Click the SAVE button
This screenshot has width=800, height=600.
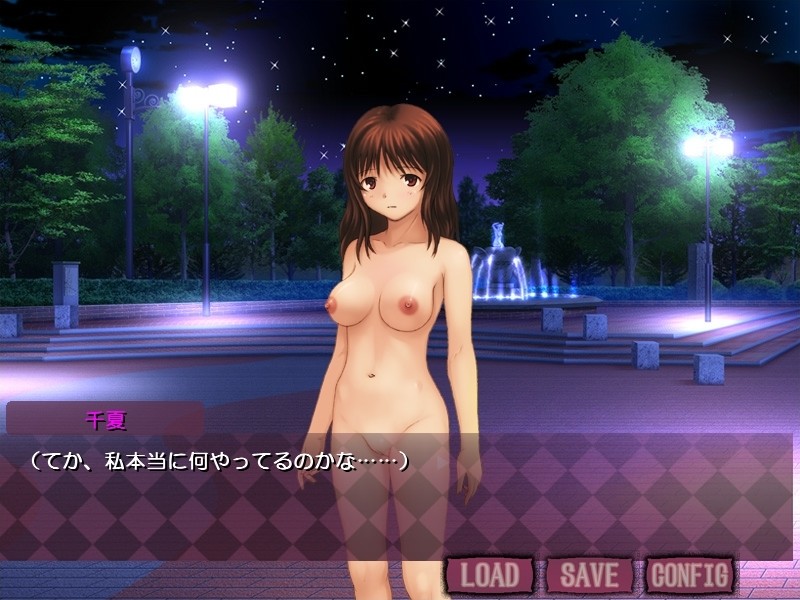(x=589, y=575)
